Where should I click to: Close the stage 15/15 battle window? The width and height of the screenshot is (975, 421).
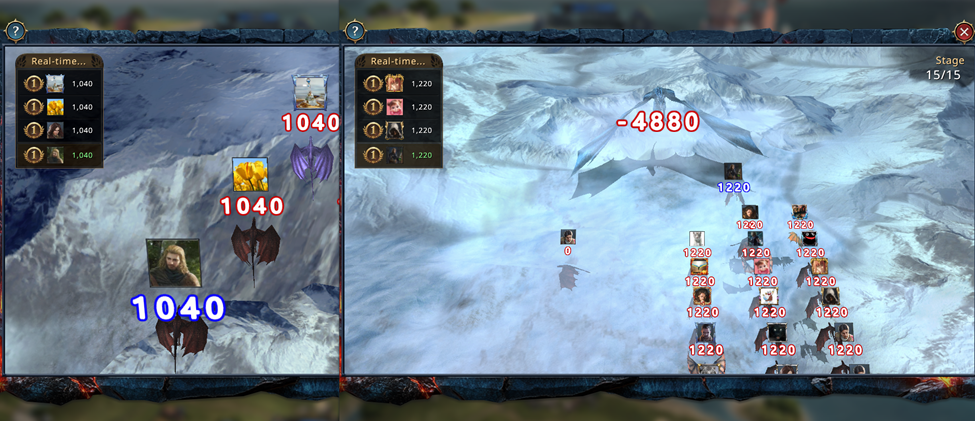tap(963, 32)
